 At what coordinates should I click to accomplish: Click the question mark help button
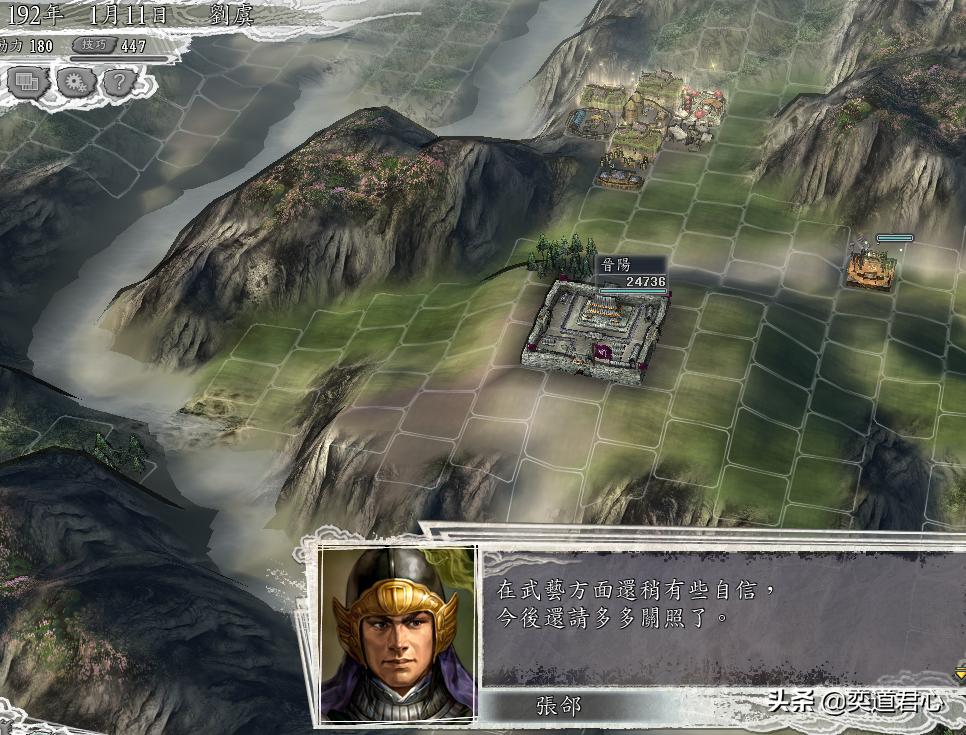tap(118, 82)
